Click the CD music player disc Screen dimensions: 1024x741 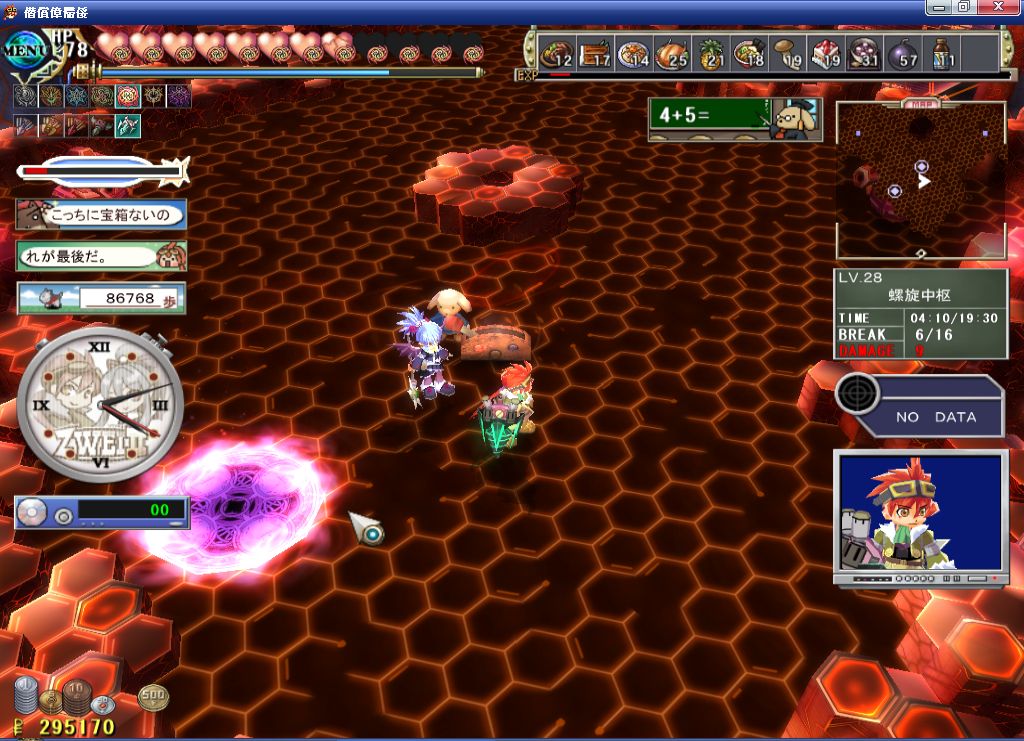33,513
